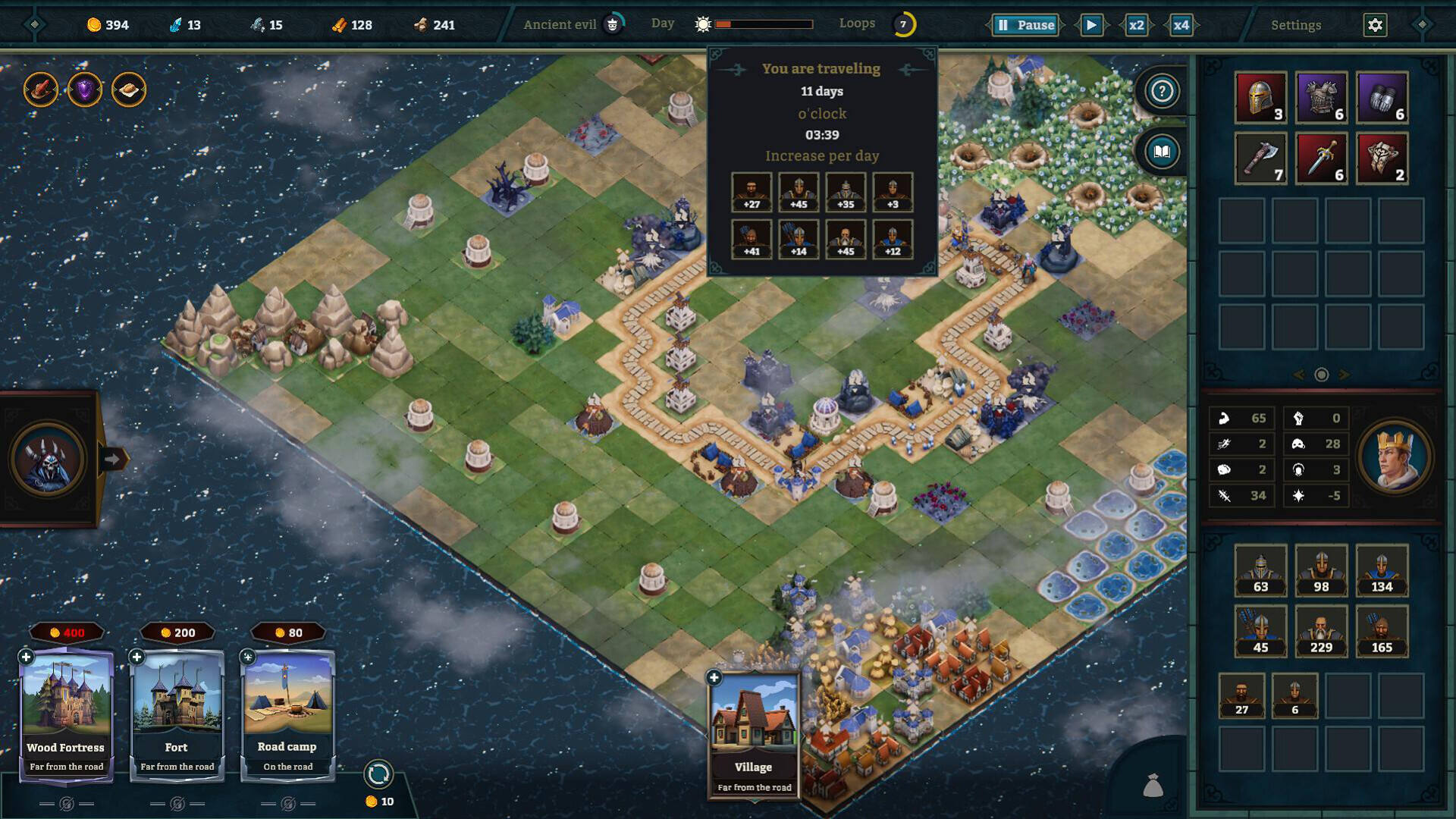Select the Fort building card
Viewport: 1456px width, 819px height.
177,713
